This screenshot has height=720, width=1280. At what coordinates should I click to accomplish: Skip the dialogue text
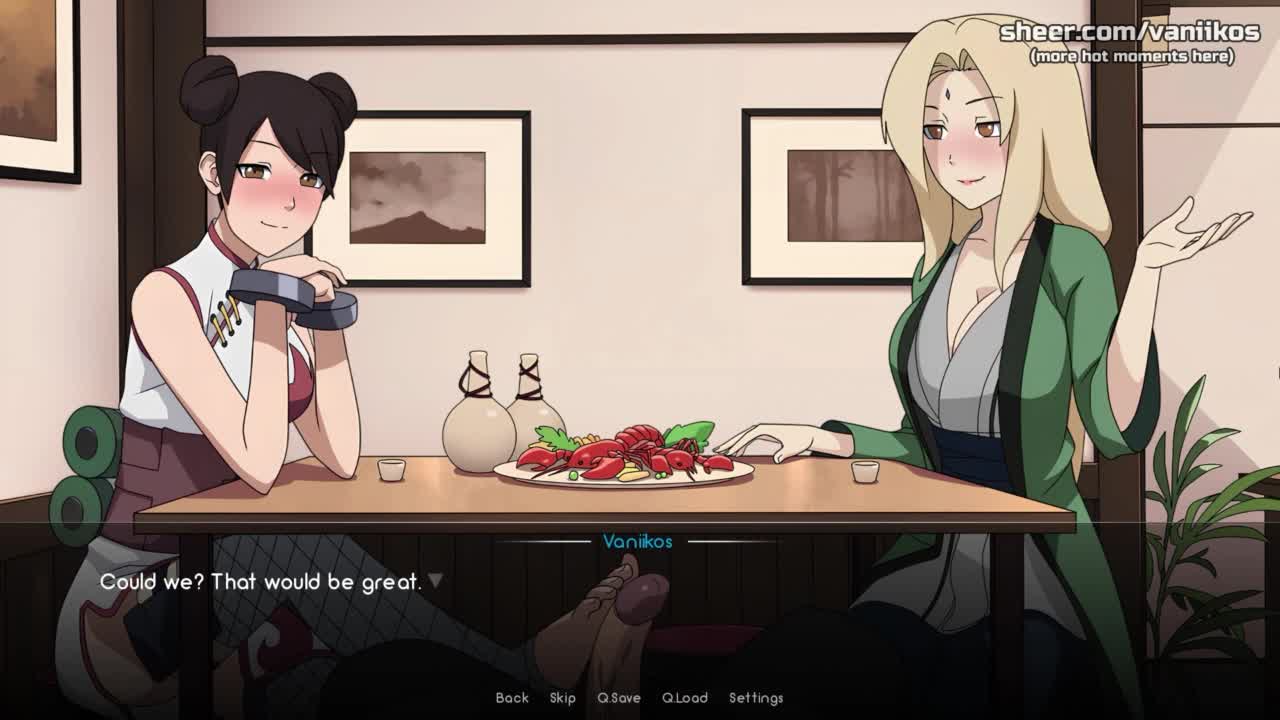pos(563,698)
